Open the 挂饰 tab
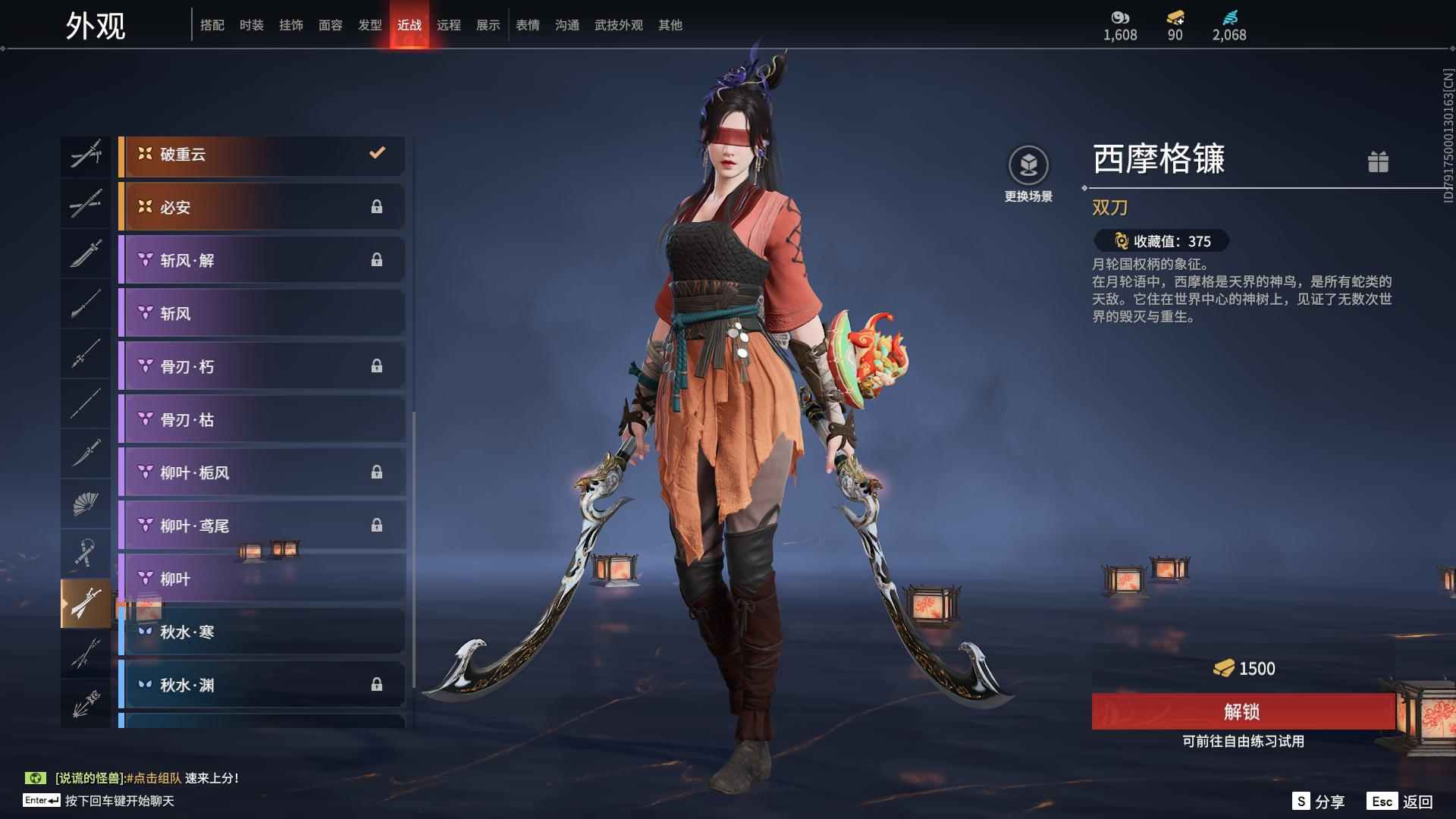This screenshot has width=1456, height=819. point(290,25)
